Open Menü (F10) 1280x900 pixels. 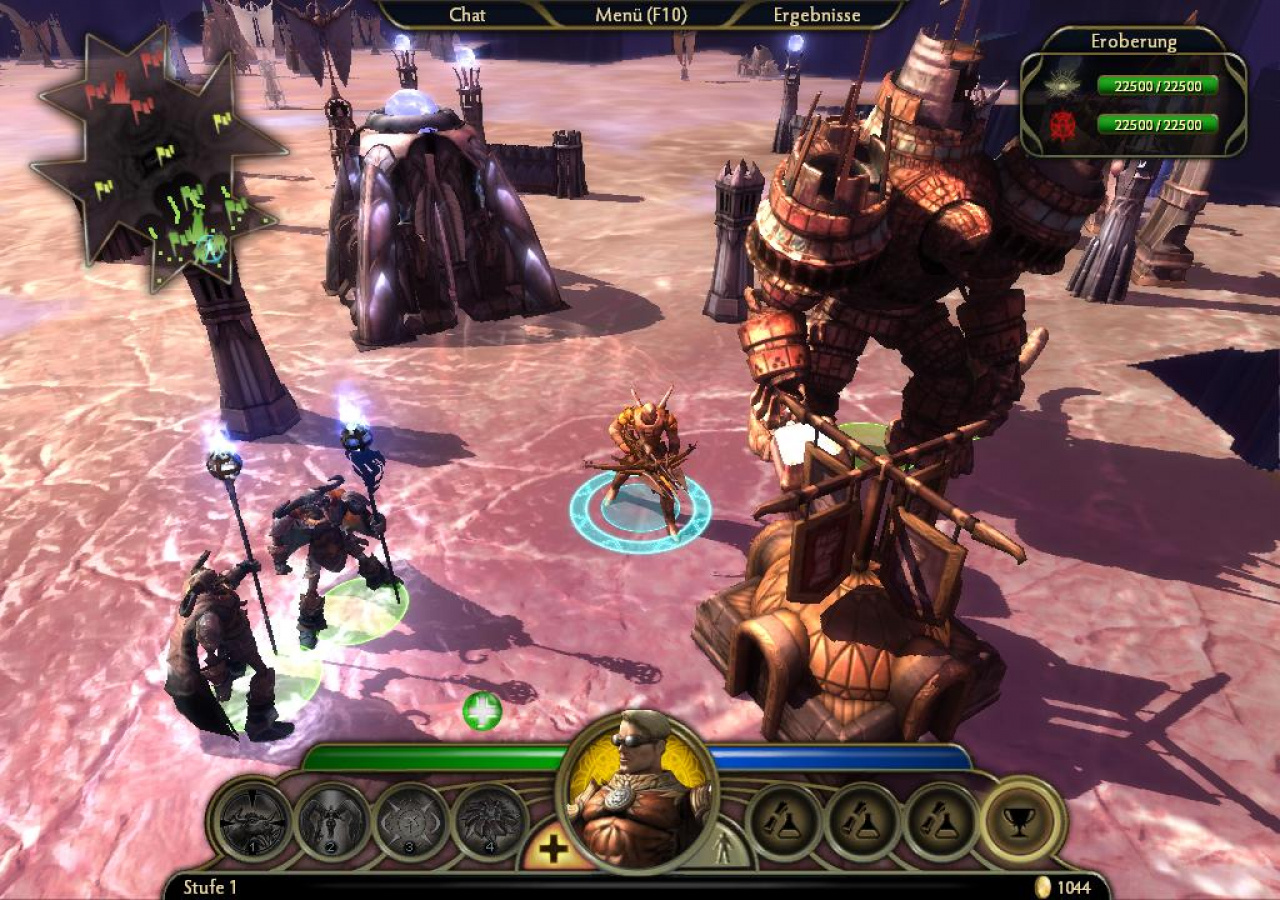[x=641, y=15]
